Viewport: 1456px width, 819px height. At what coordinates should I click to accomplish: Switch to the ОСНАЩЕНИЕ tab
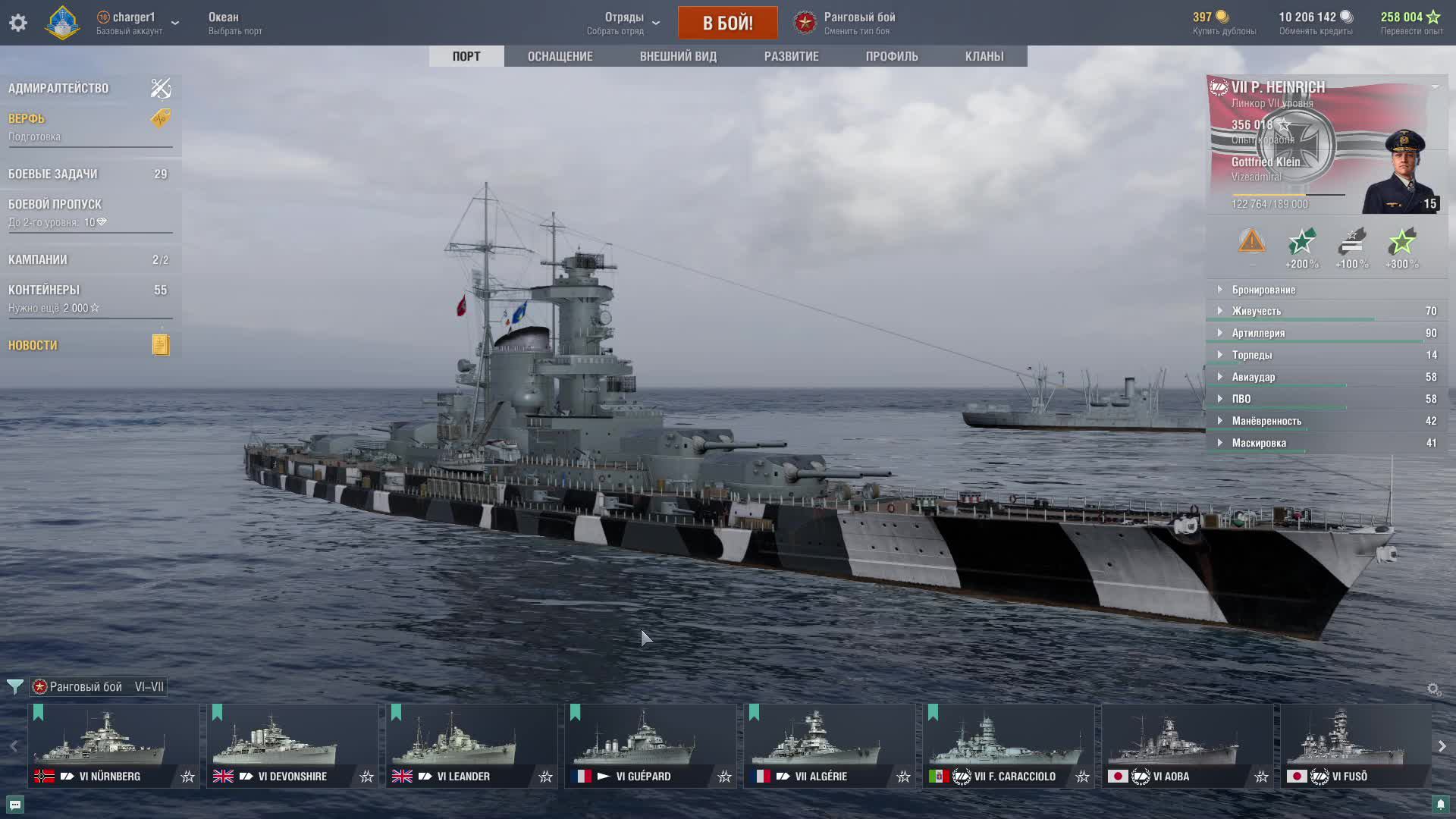click(560, 56)
